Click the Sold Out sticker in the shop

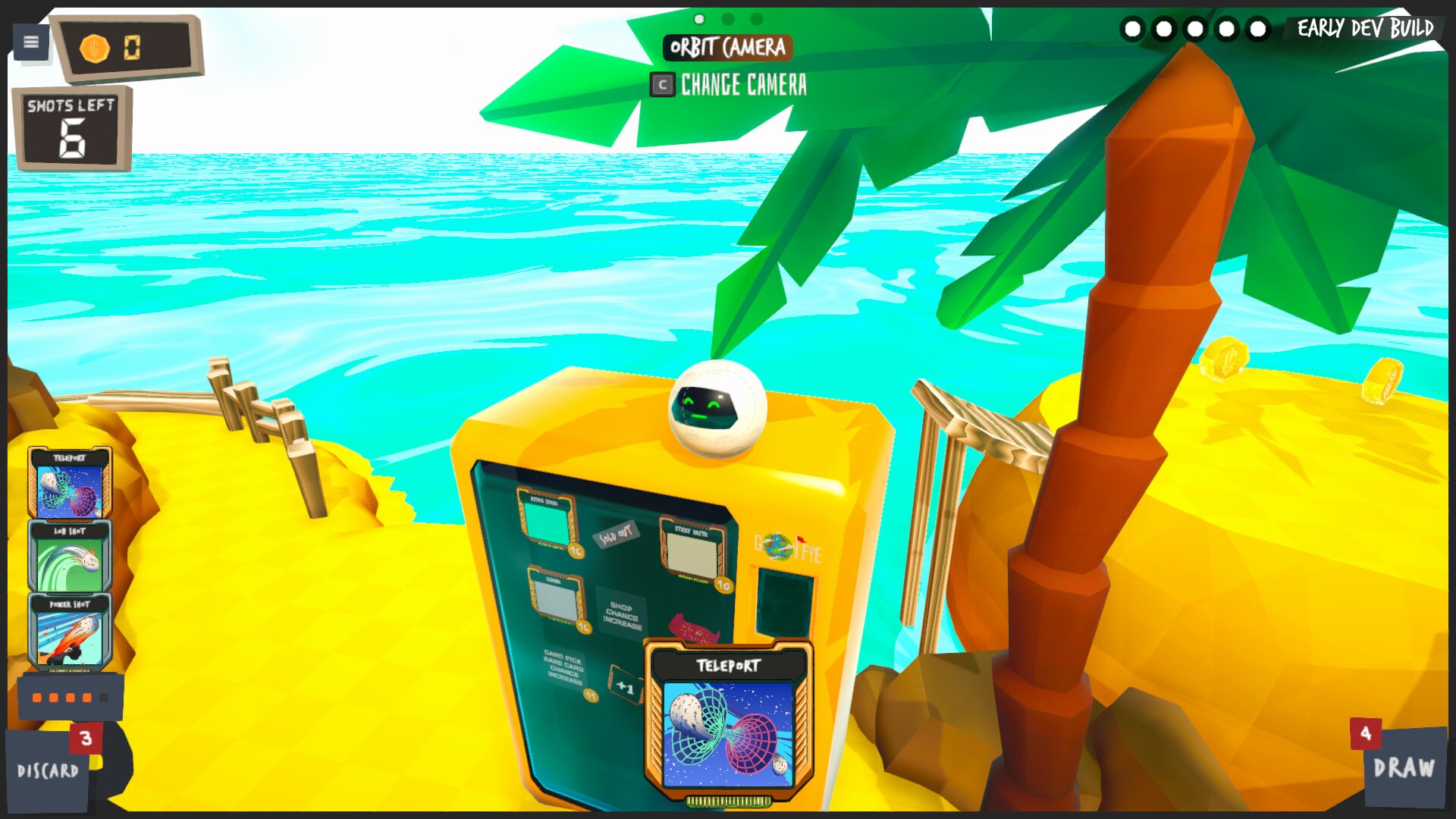tap(617, 537)
